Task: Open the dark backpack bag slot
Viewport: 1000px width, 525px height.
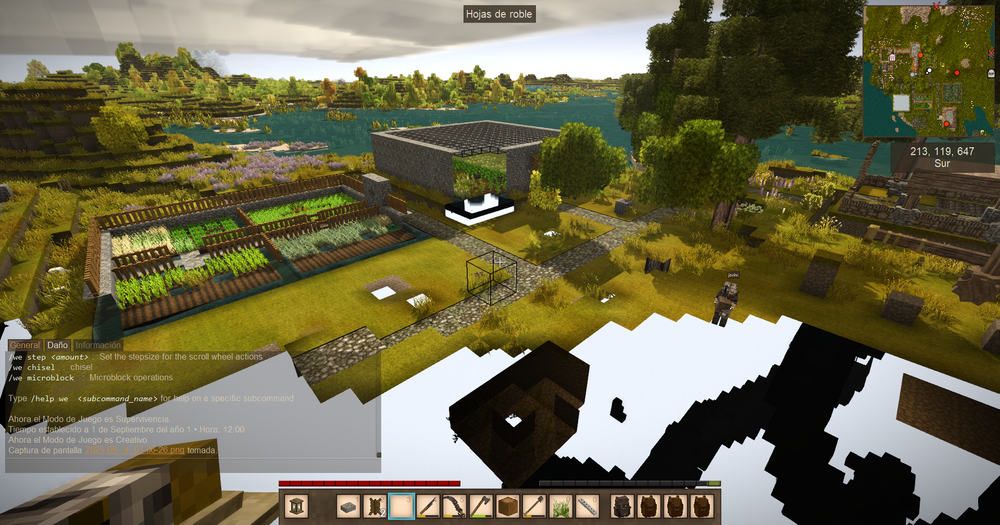Action: pos(623,506)
